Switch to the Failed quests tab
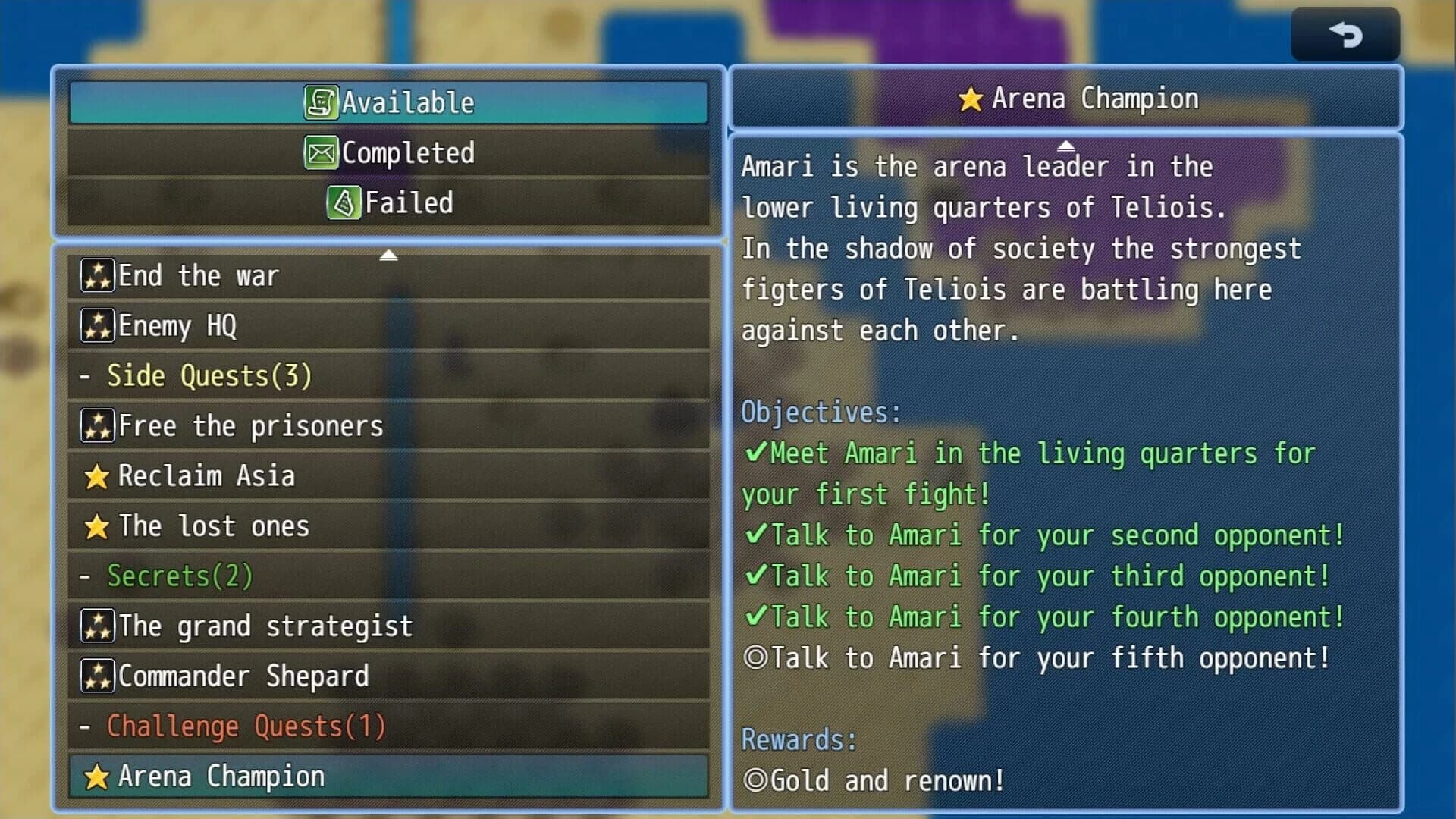Image resolution: width=1456 pixels, height=819 pixels. 388,202
